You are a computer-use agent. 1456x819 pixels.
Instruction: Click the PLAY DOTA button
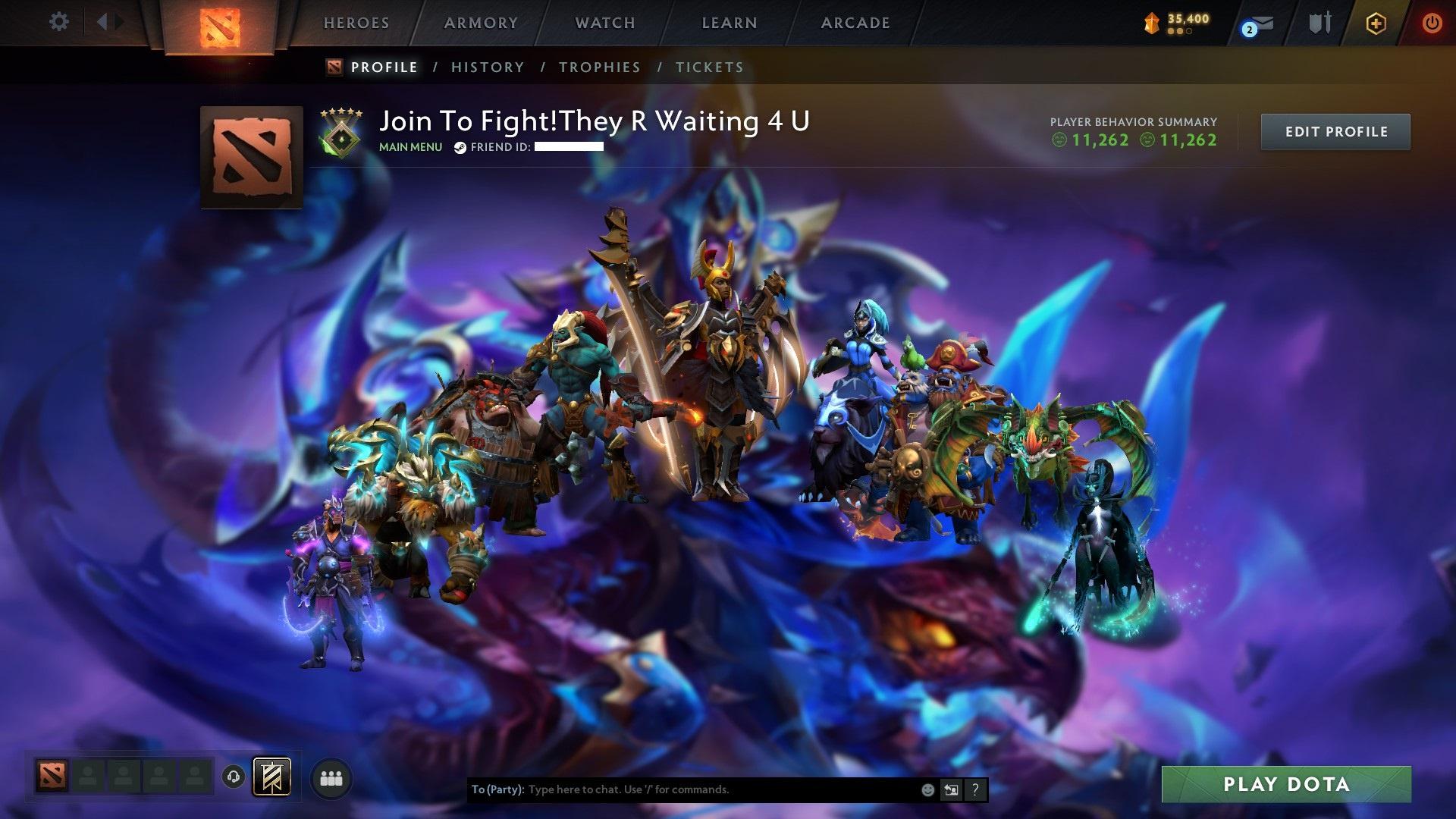[x=1285, y=785]
